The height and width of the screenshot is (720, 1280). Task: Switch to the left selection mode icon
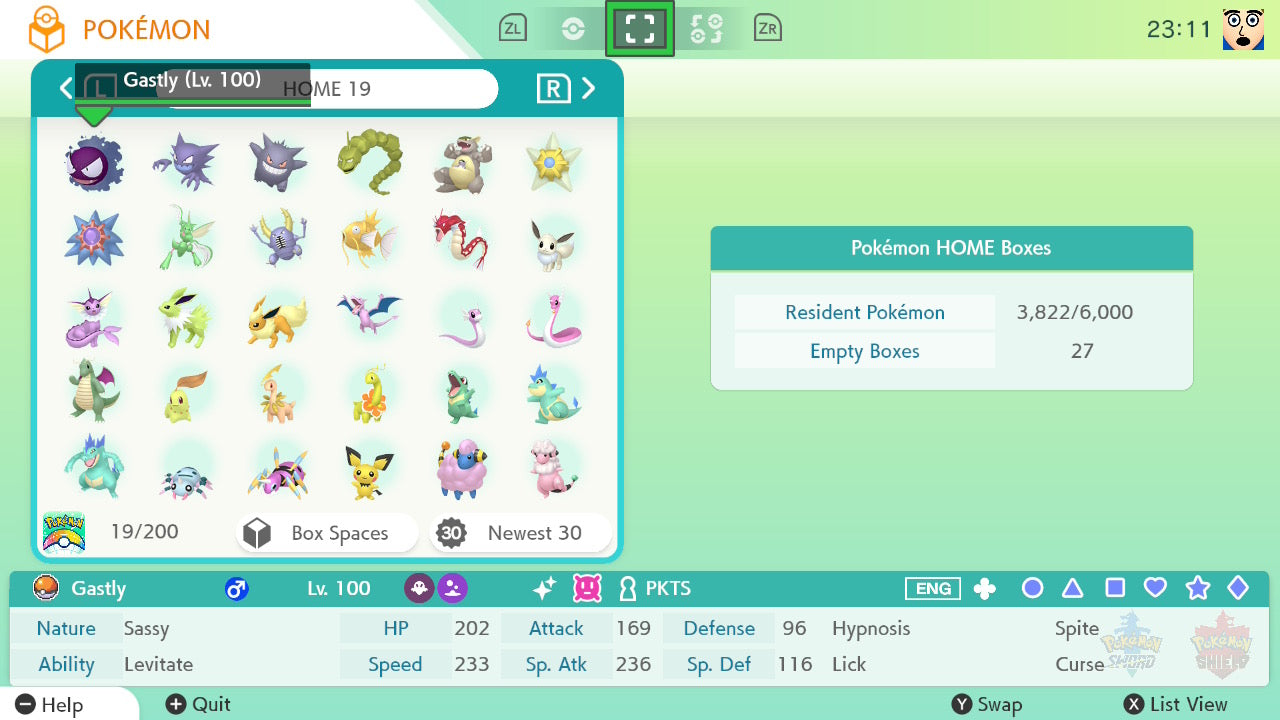573,29
